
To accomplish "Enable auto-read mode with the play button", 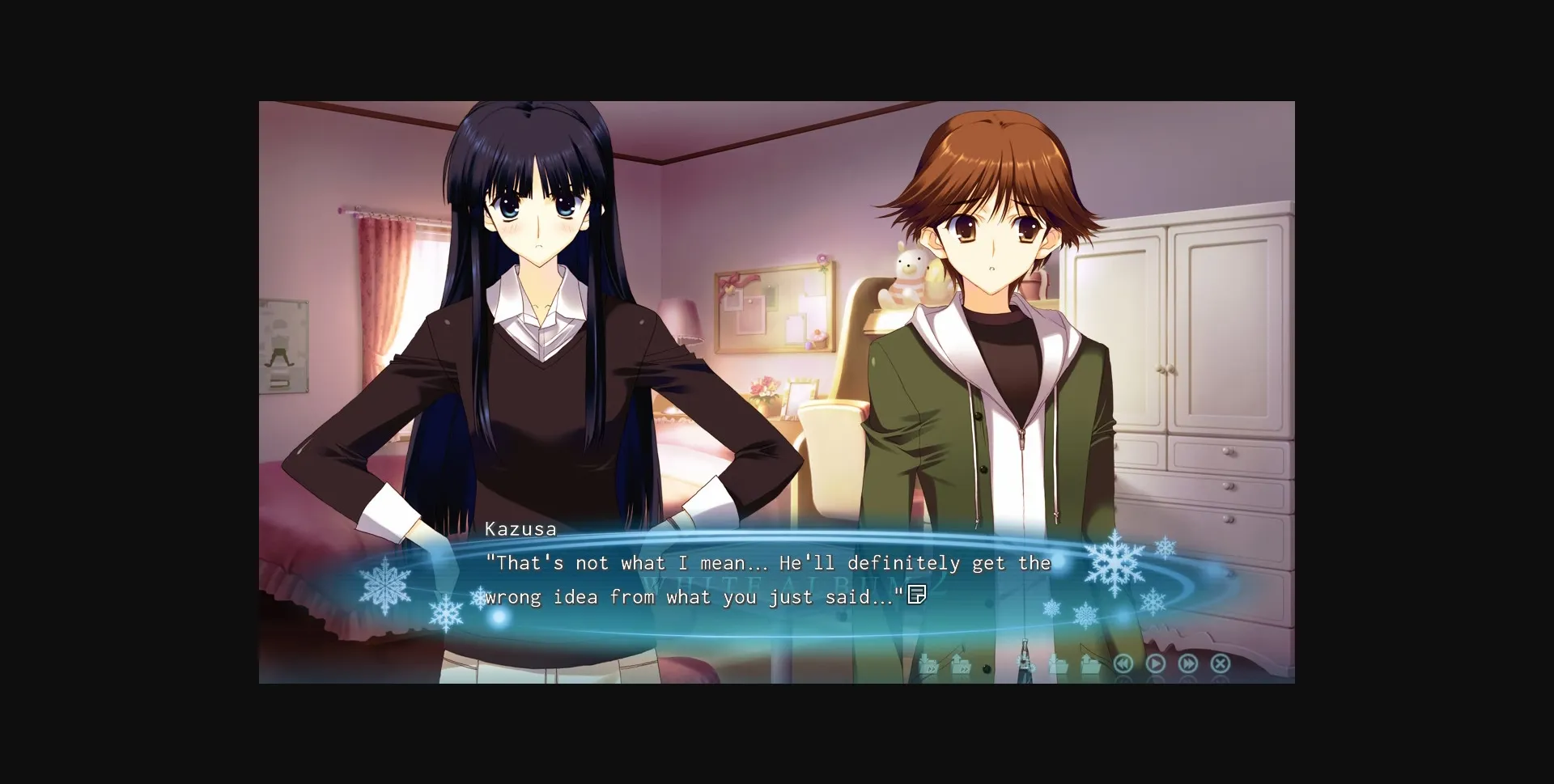I will [1157, 663].
